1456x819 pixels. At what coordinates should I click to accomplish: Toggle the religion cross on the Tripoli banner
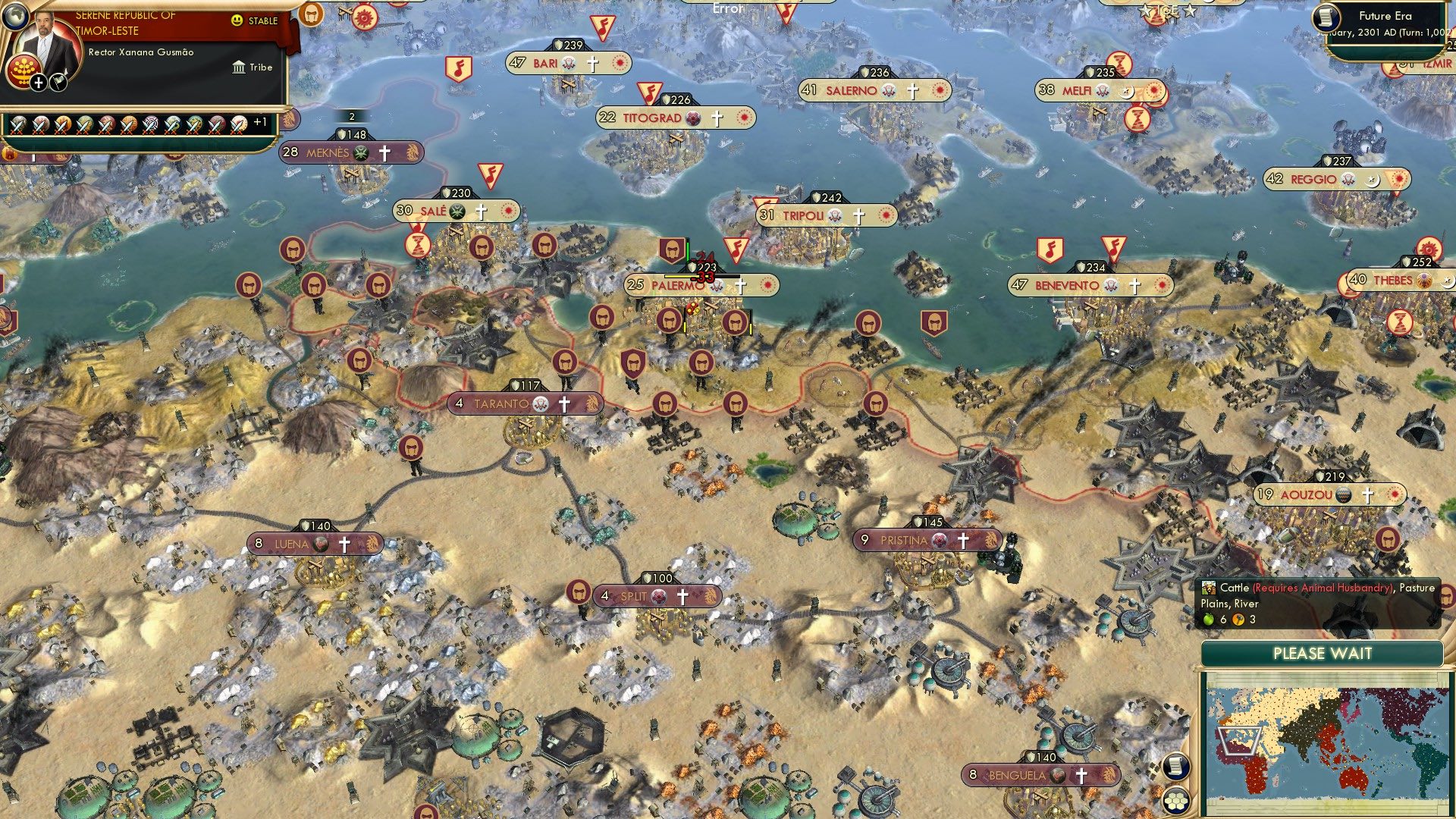tap(858, 215)
